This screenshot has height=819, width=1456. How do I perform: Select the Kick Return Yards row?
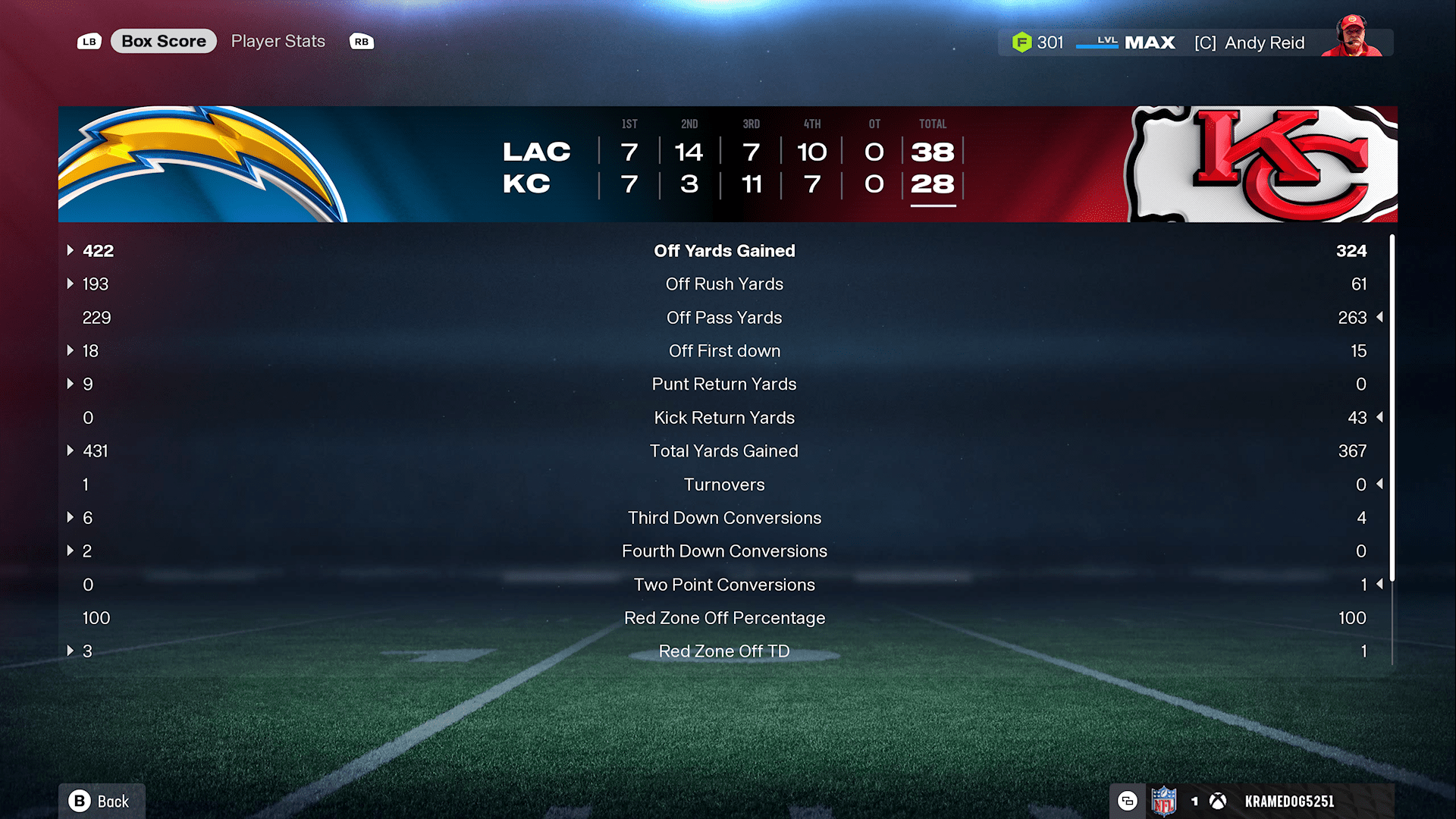coord(724,418)
